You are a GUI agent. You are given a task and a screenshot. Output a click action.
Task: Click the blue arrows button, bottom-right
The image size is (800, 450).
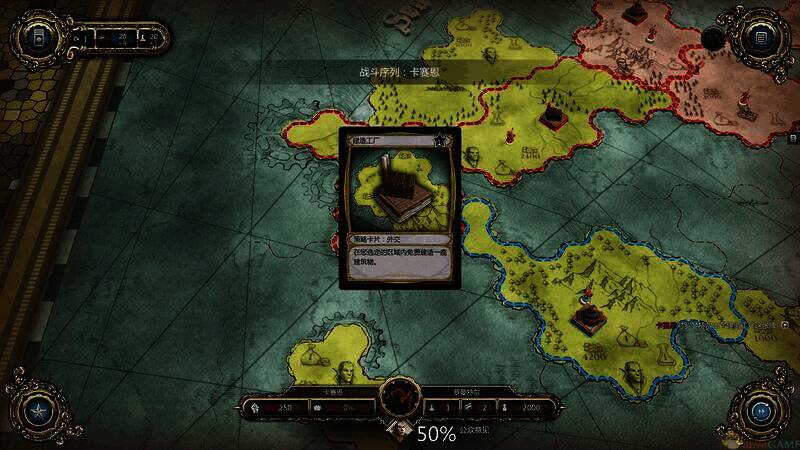point(762,411)
